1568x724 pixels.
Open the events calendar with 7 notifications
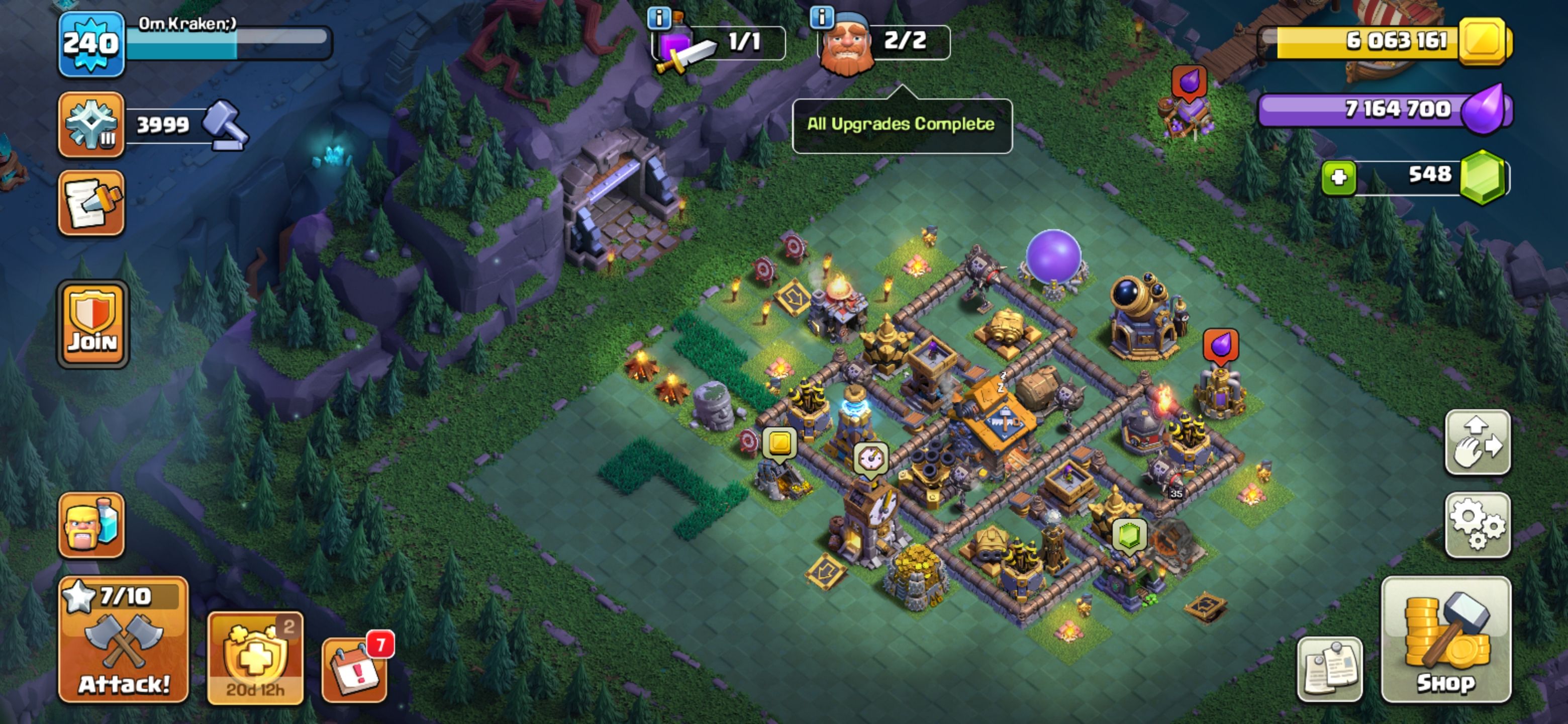[x=355, y=670]
